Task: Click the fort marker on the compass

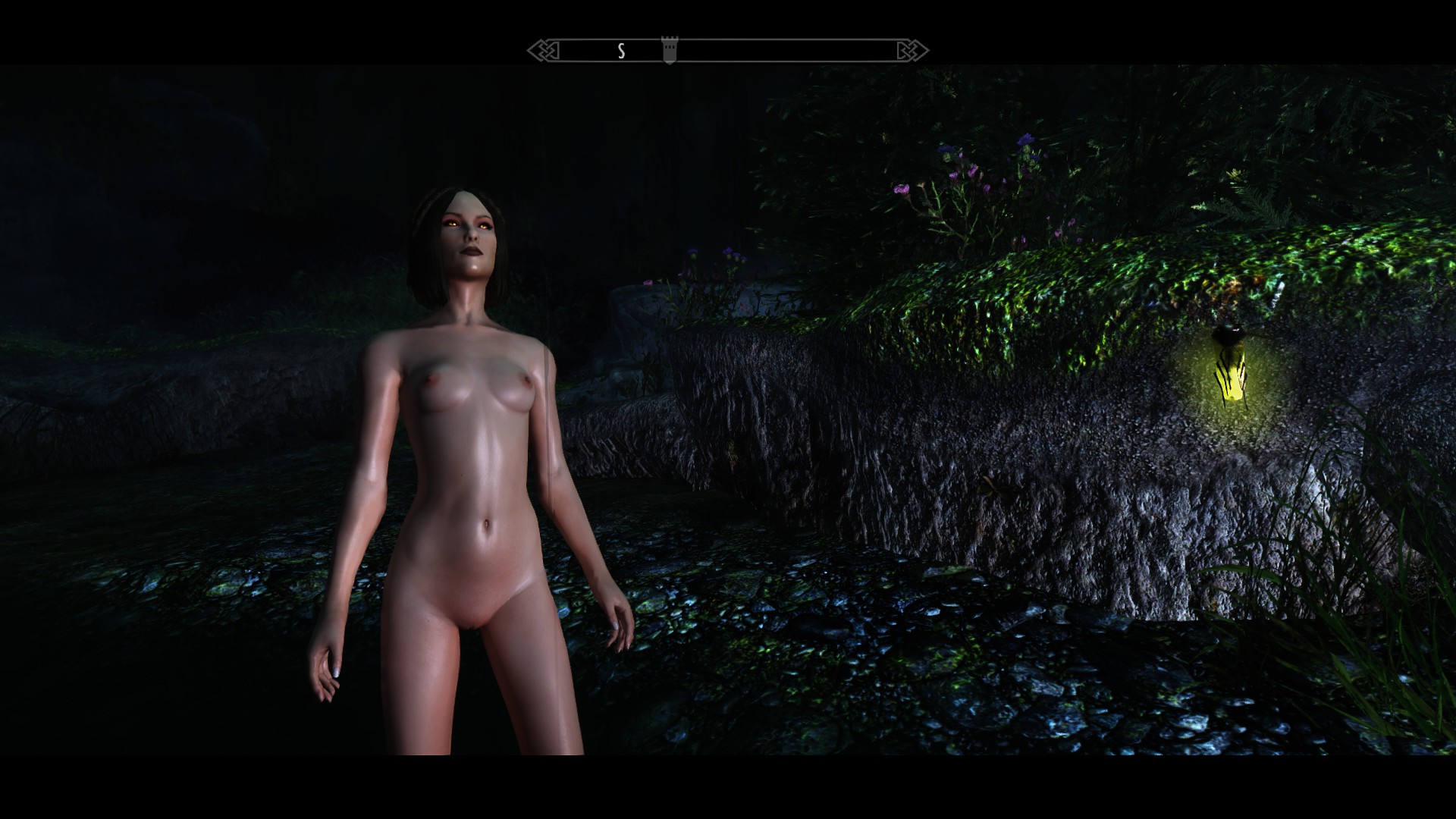Action: (x=669, y=50)
